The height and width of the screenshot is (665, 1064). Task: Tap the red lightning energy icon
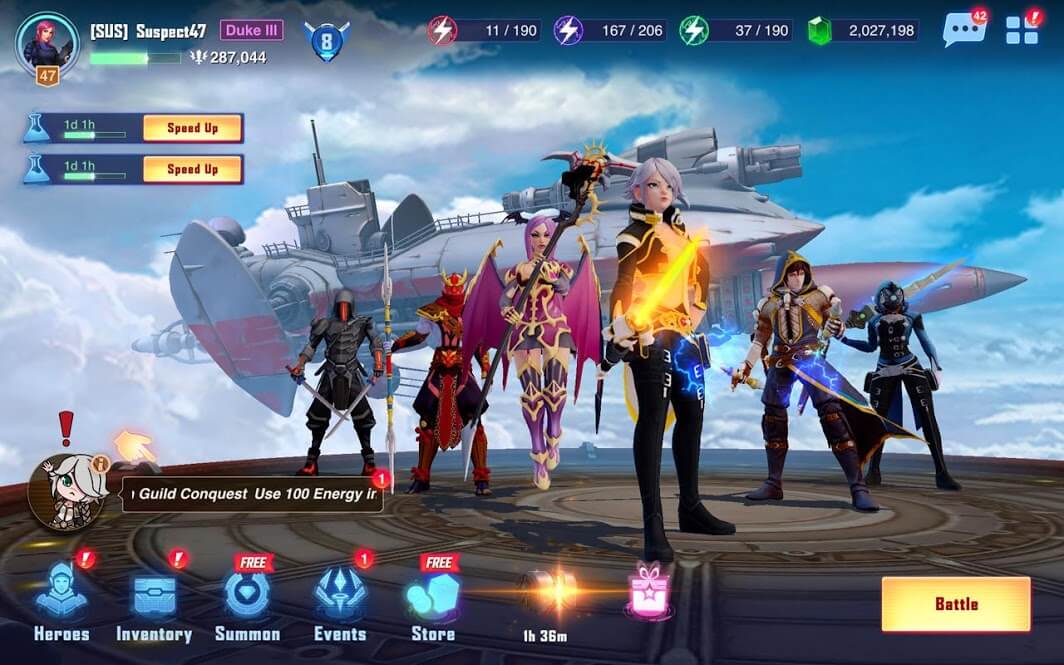443,30
